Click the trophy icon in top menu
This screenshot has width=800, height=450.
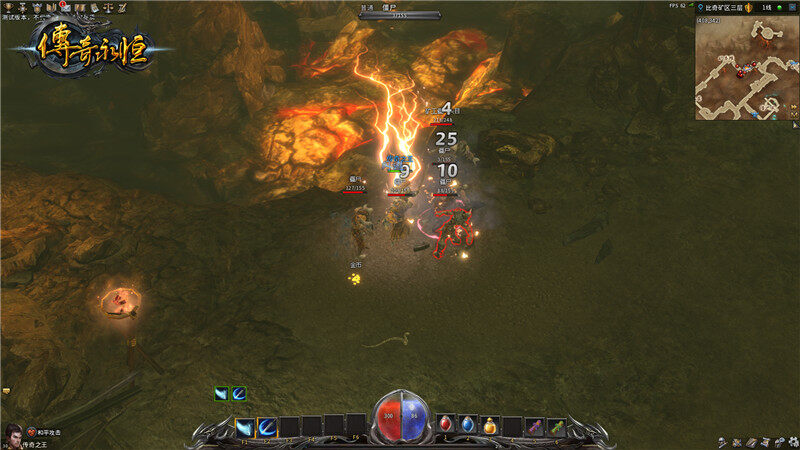tap(9, 7)
